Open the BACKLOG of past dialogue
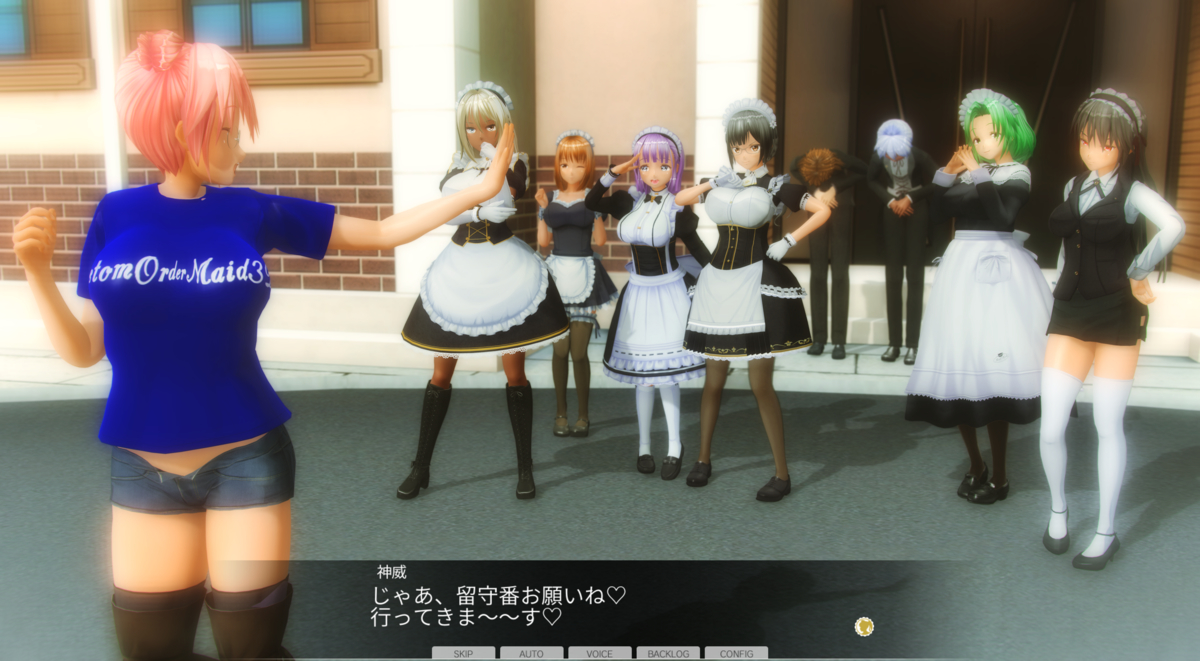The width and height of the screenshot is (1200, 661). [x=668, y=653]
